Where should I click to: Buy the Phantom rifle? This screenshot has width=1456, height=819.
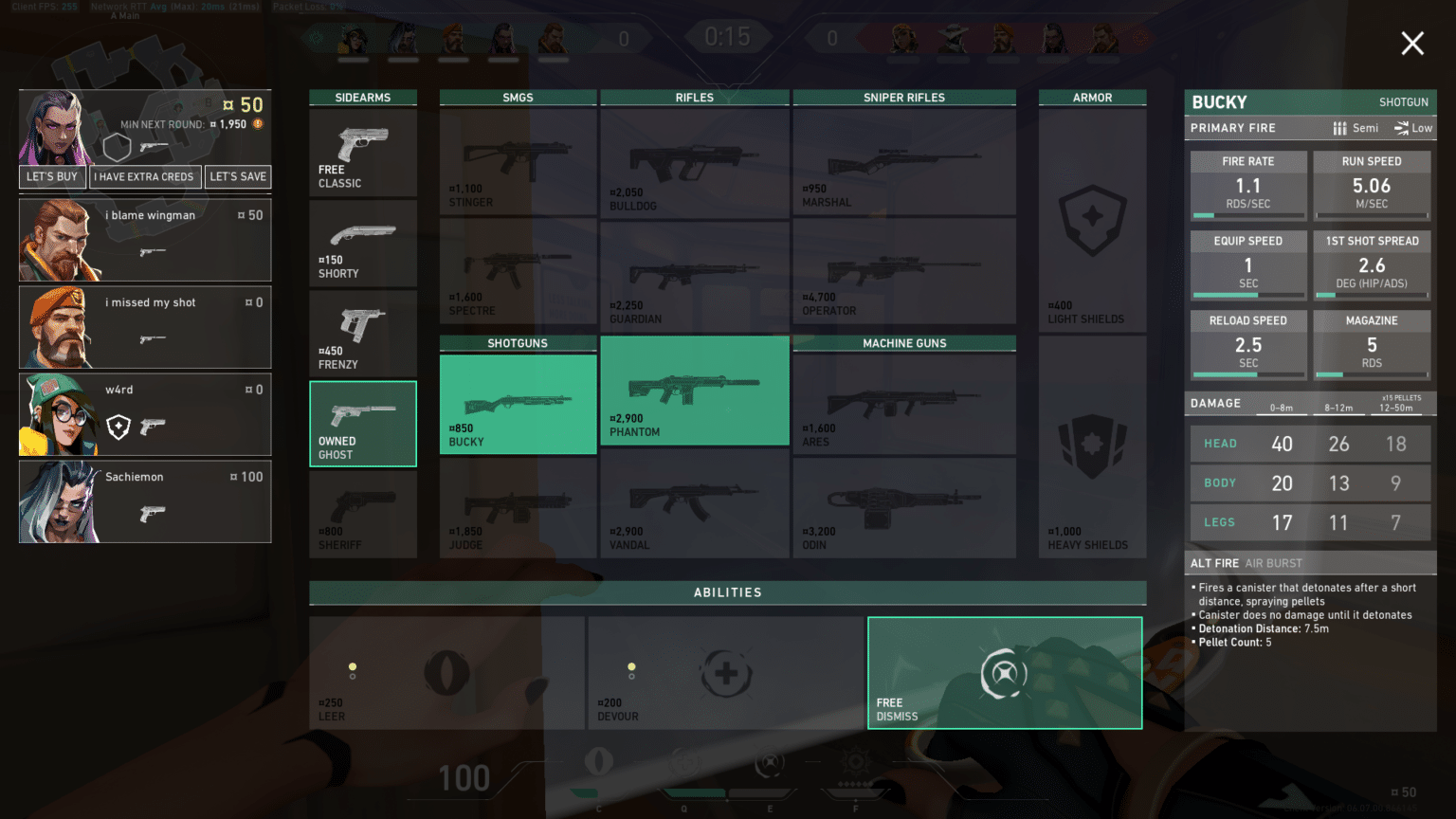click(x=694, y=390)
